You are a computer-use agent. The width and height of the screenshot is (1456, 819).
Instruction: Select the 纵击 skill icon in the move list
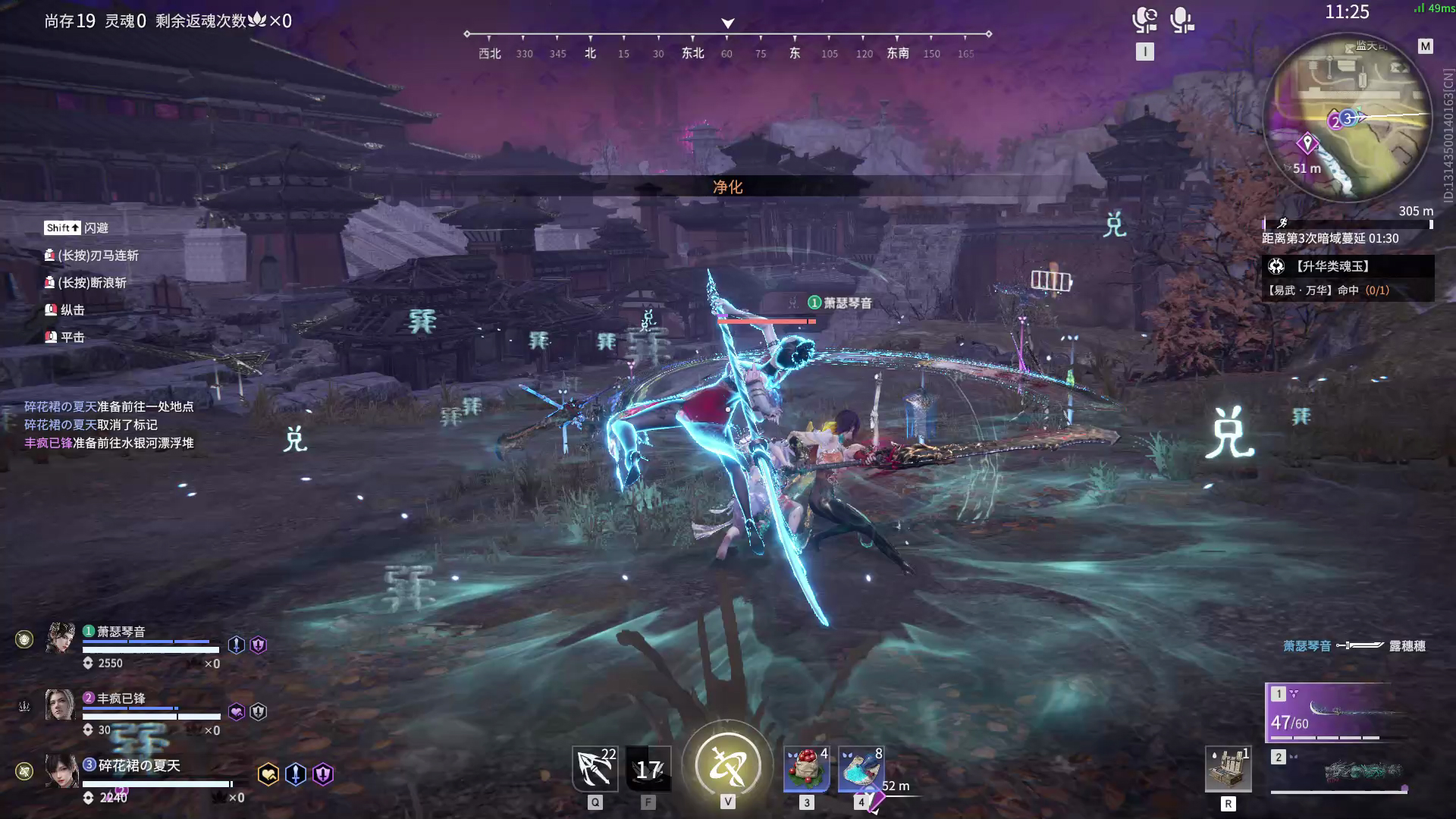coord(51,309)
